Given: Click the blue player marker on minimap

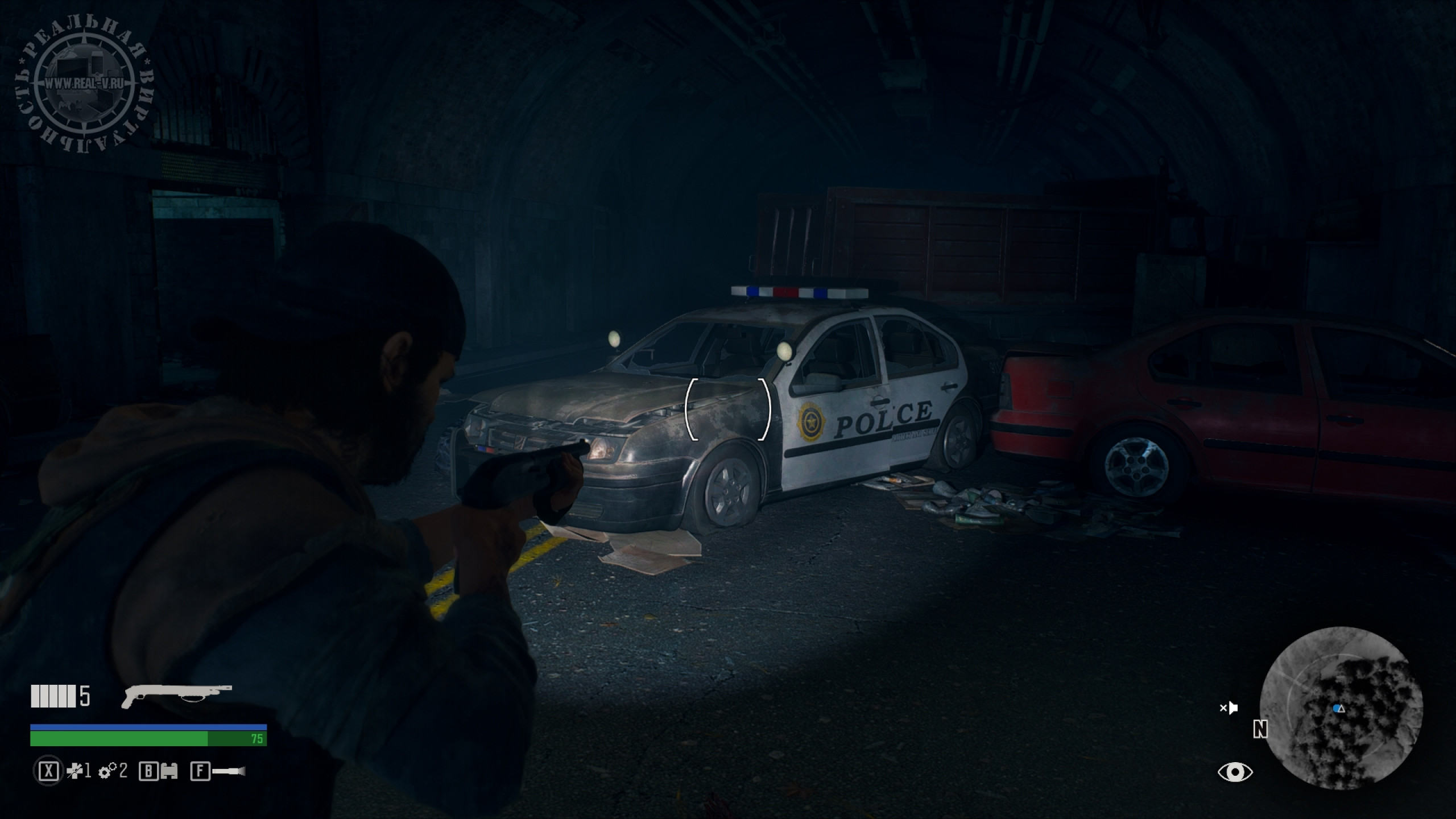Looking at the screenshot, I should [1337, 709].
